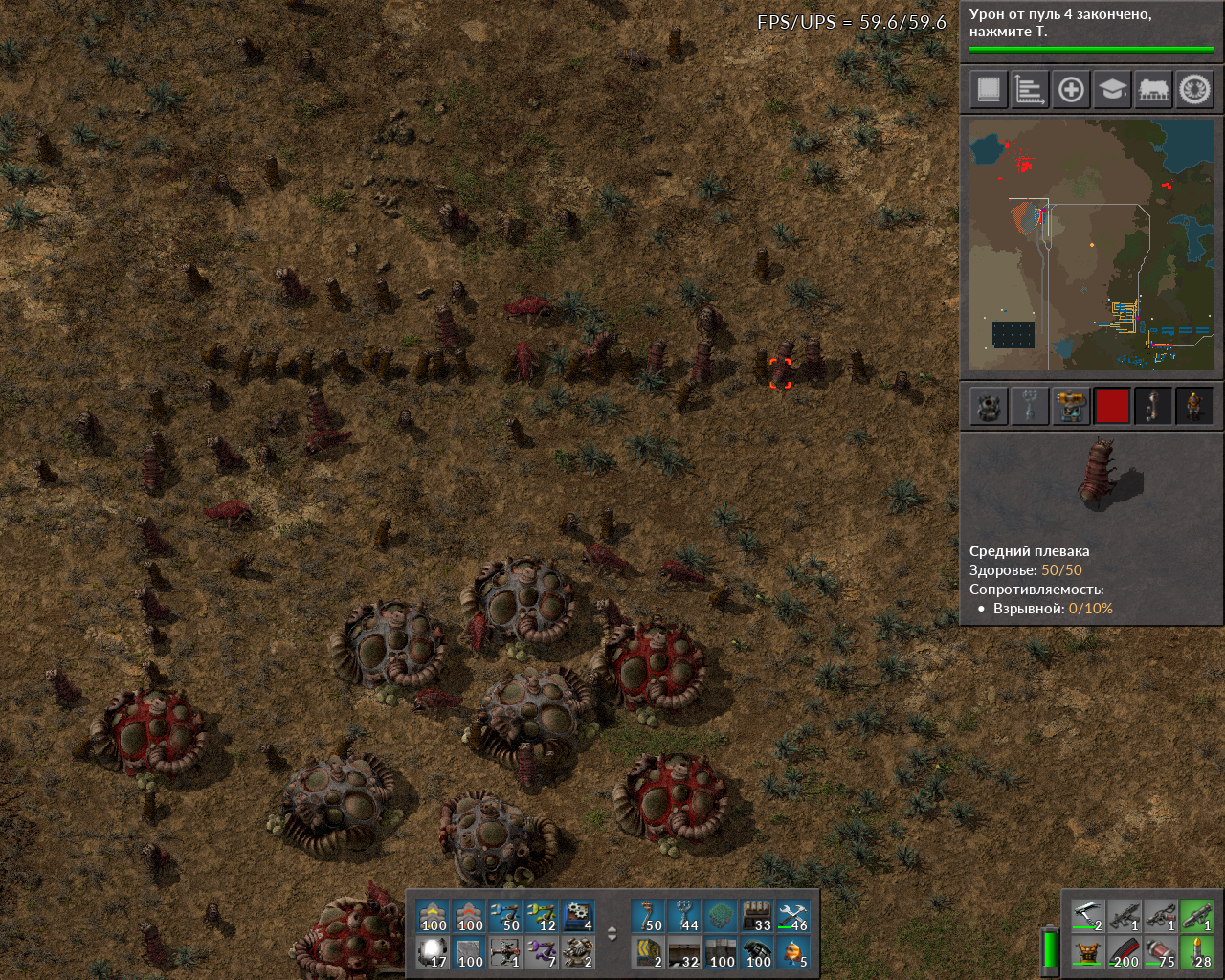Open the world minimap
The height and width of the screenshot is (980, 1225).
tap(1092, 244)
